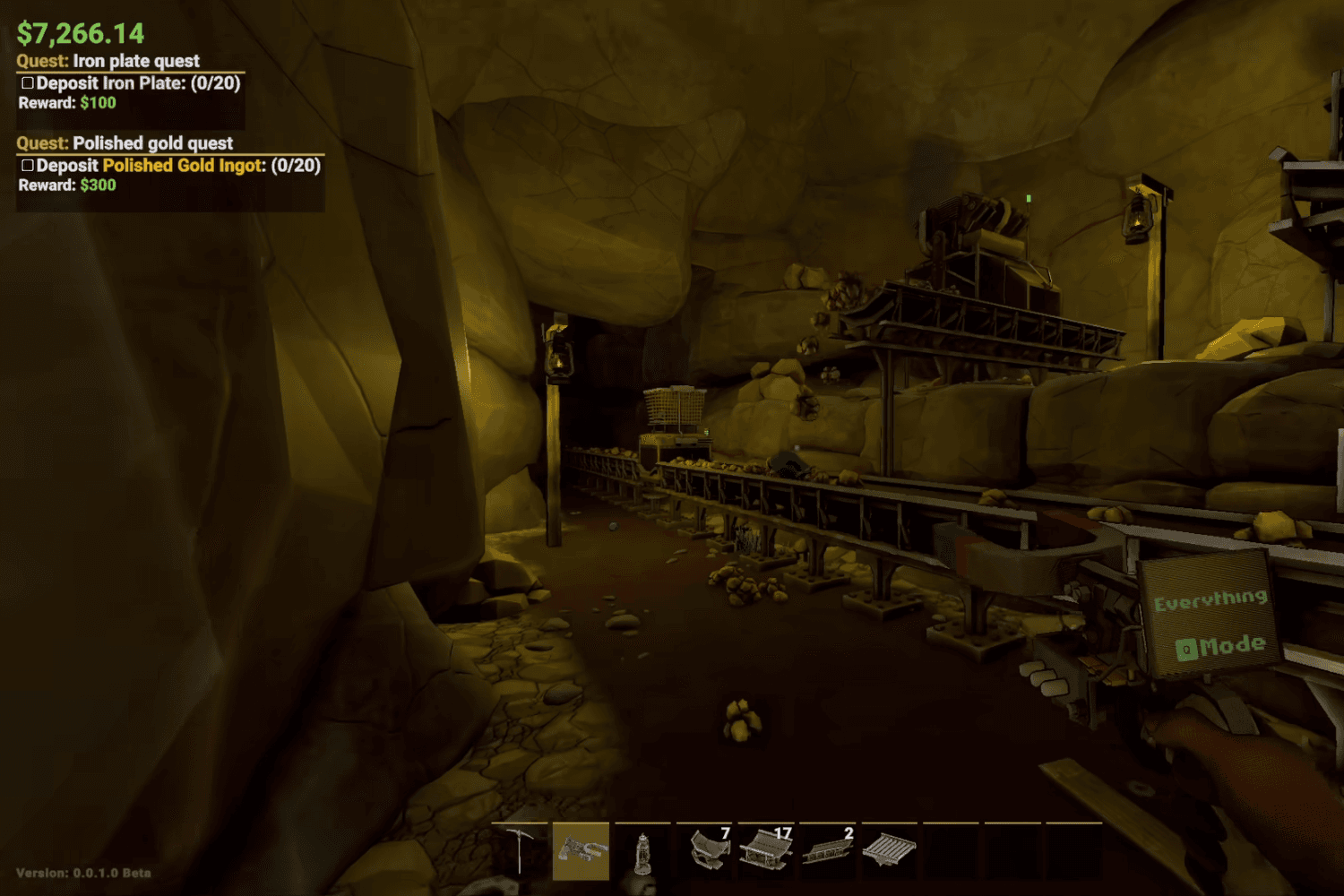Select the highlighted gold vacuum tool
Image resolution: width=1344 pixels, height=896 pixels.
pyautogui.click(x=581, y=851)
